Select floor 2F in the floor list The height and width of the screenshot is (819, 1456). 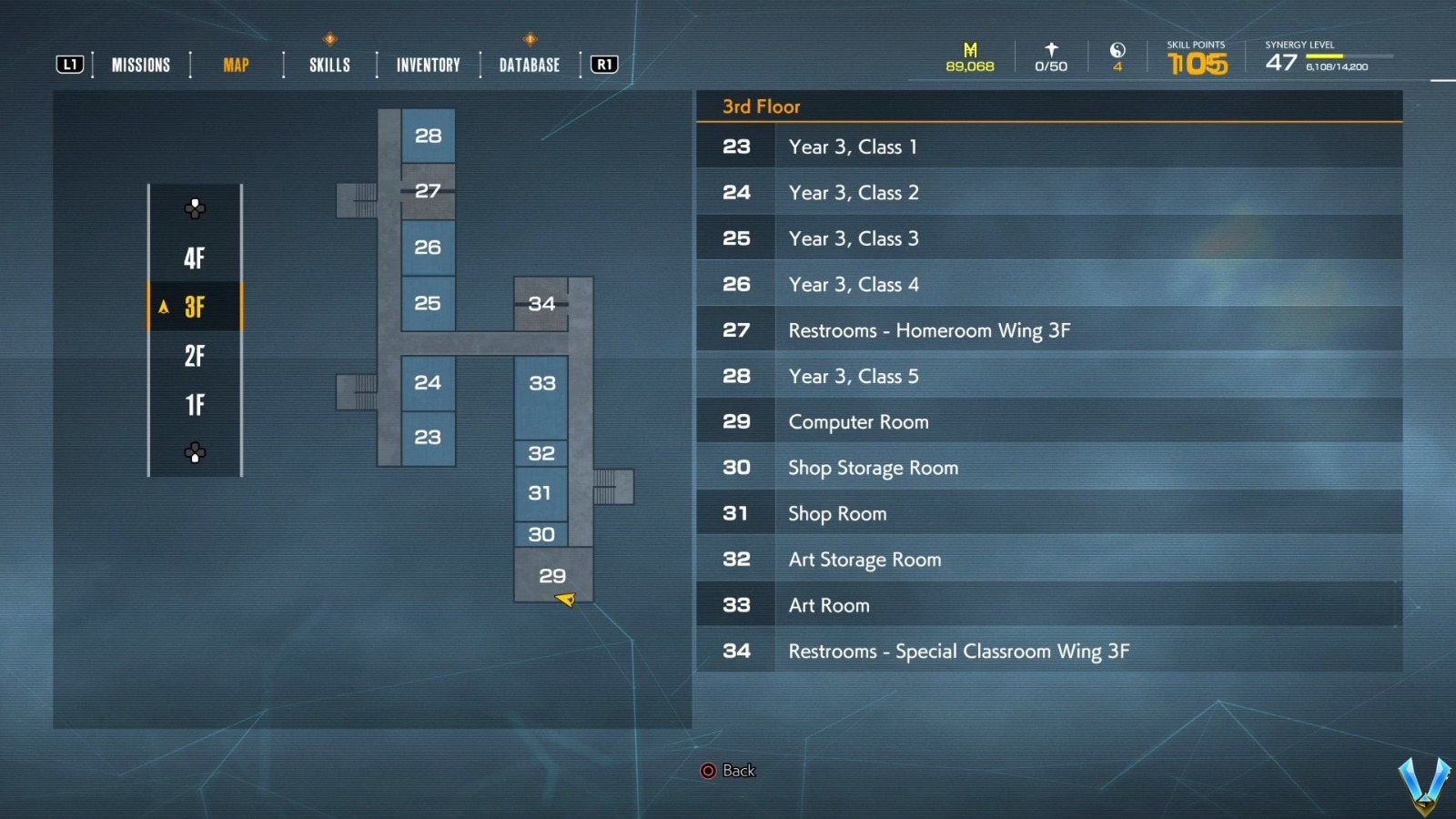click(x=194, y=357)
